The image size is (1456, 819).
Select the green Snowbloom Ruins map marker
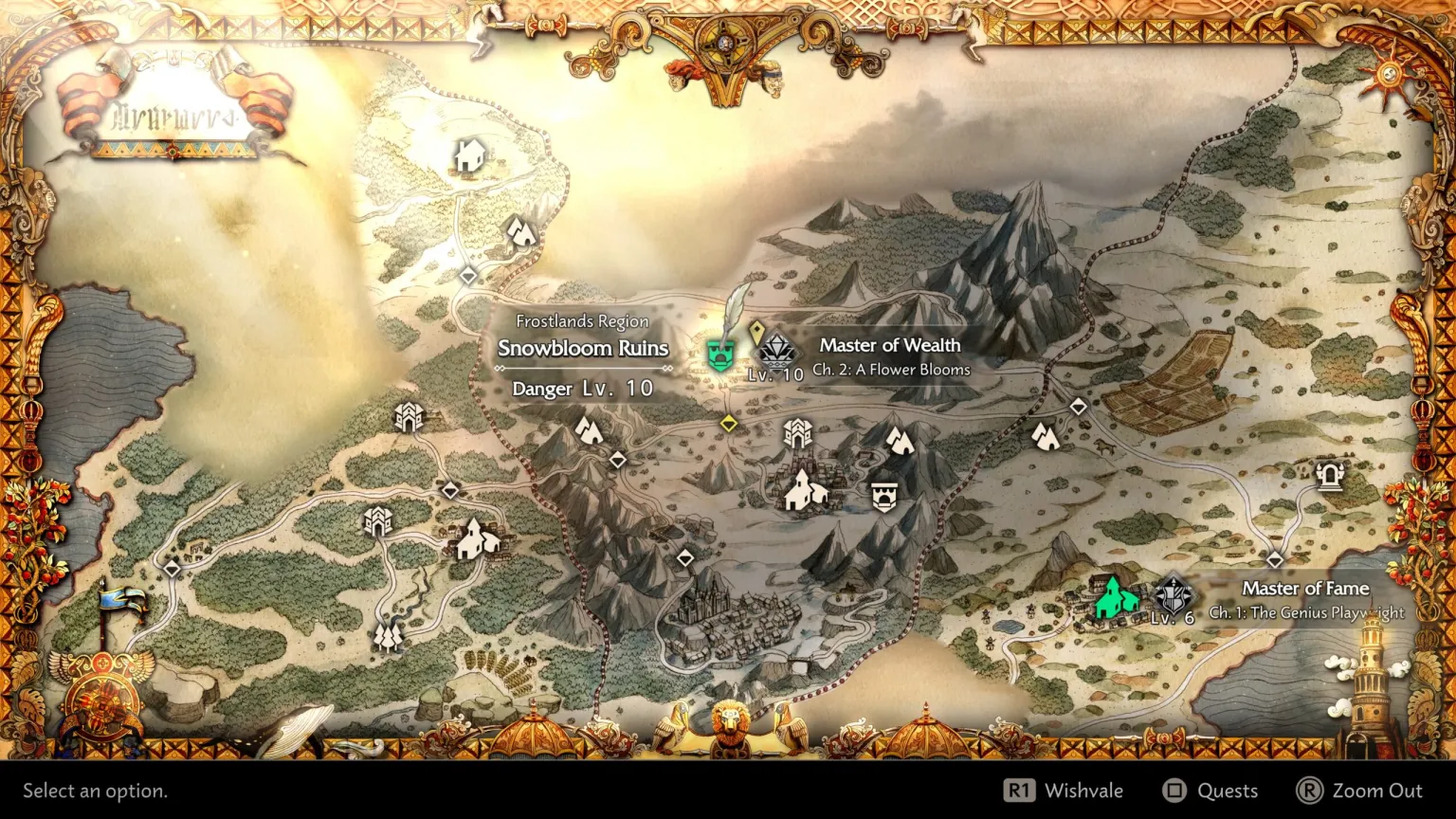721,355
